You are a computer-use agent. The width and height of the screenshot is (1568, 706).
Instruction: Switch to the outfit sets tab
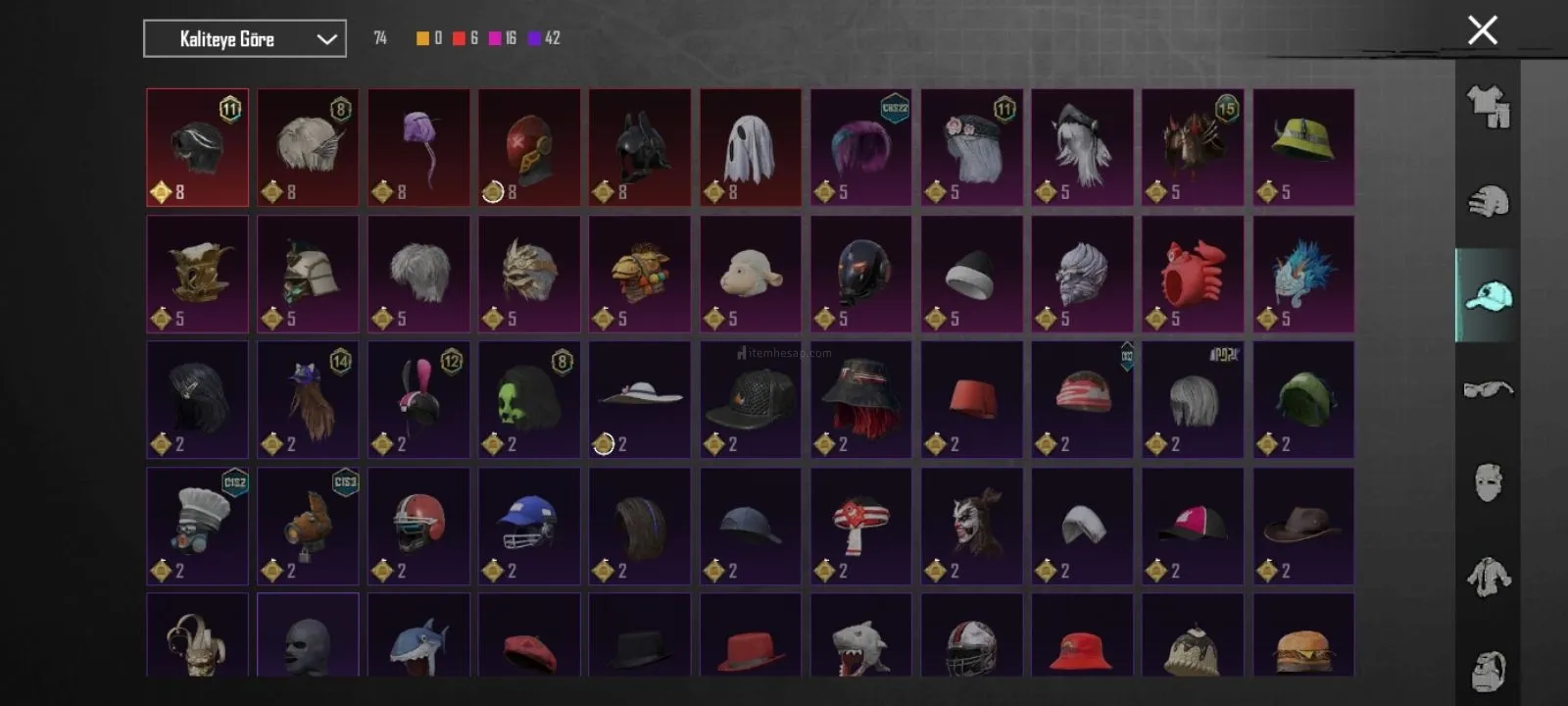1488,107
